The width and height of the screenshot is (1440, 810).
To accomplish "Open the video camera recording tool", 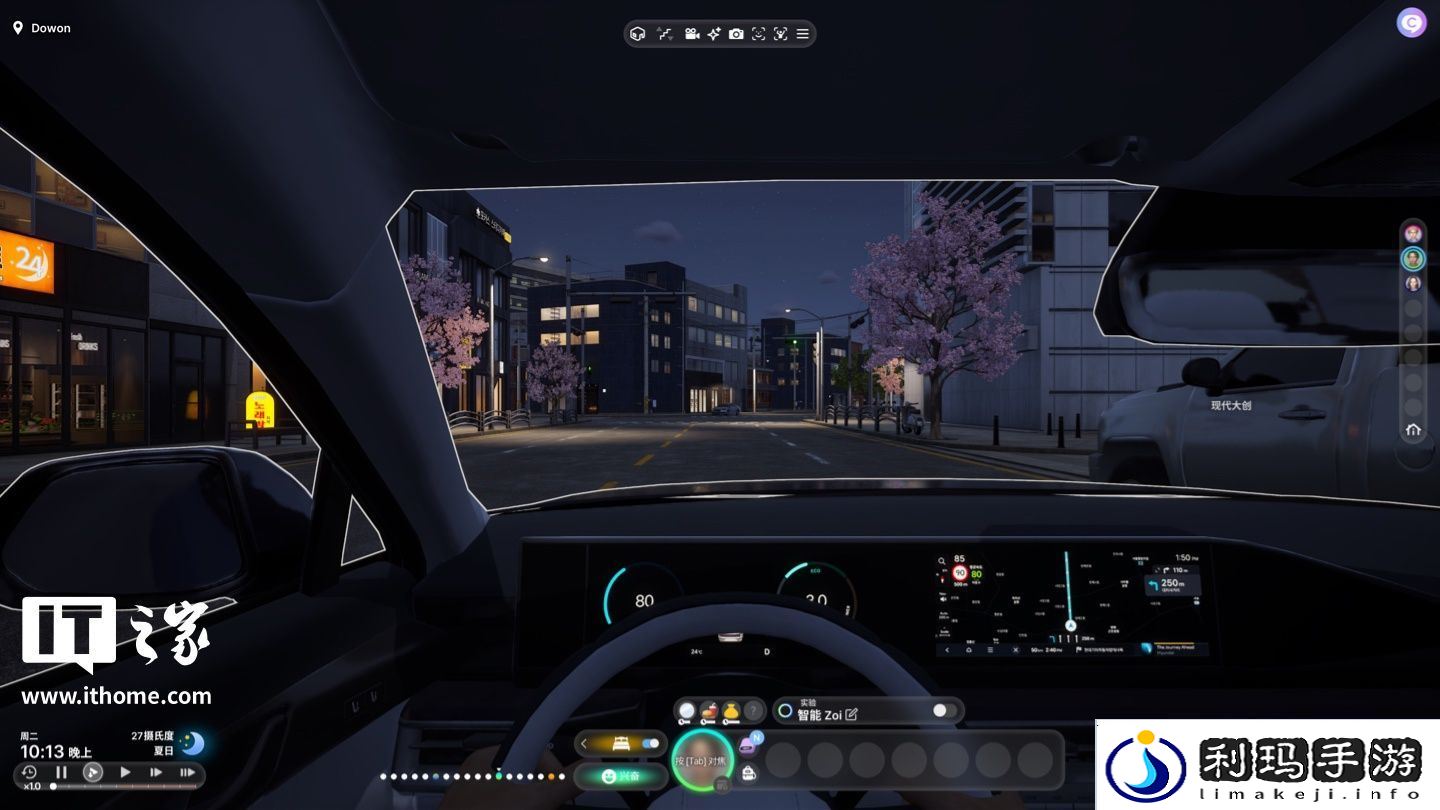I will tap(691, 34).
